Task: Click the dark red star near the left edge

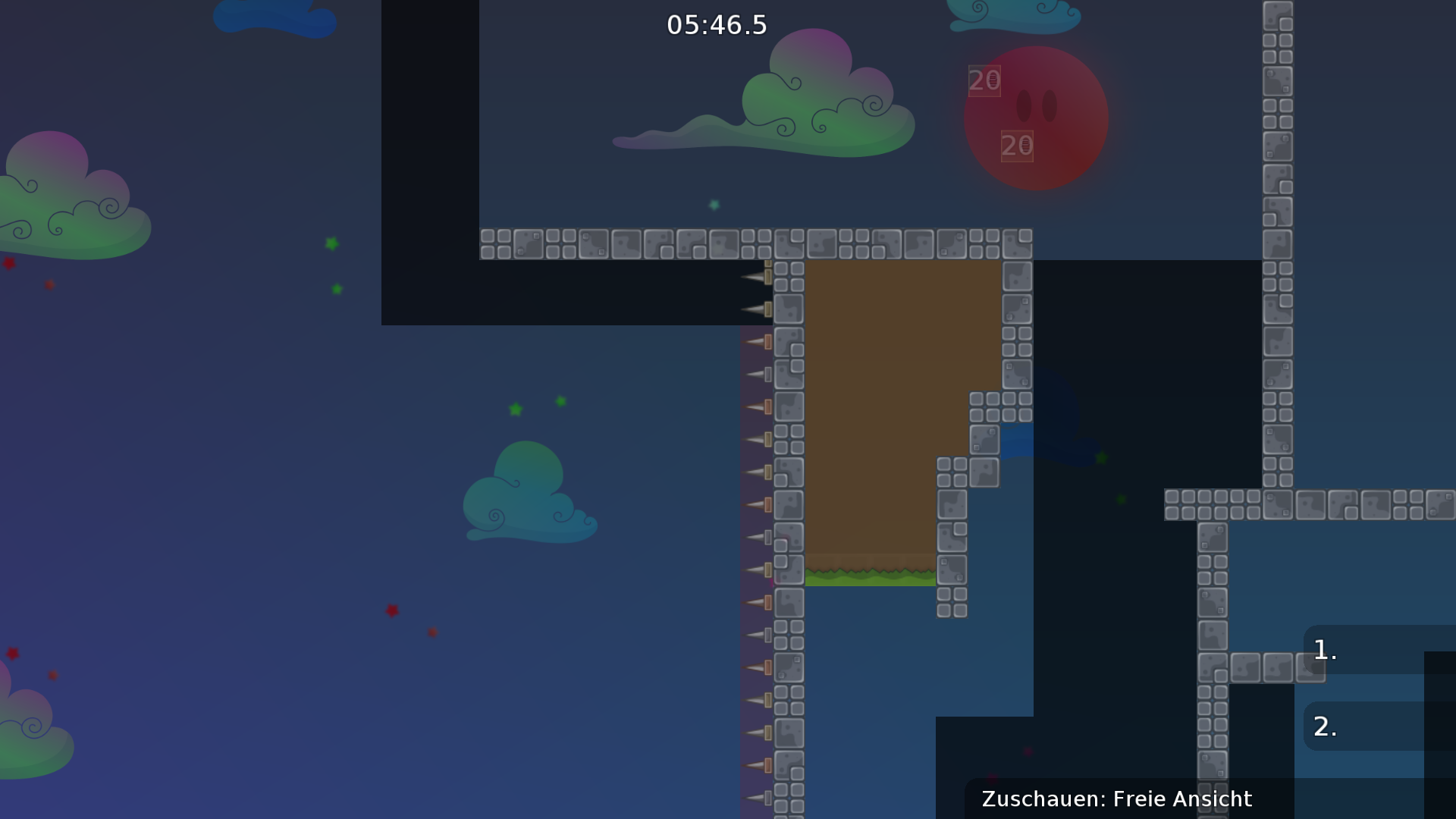Action: tap(8, 265)
